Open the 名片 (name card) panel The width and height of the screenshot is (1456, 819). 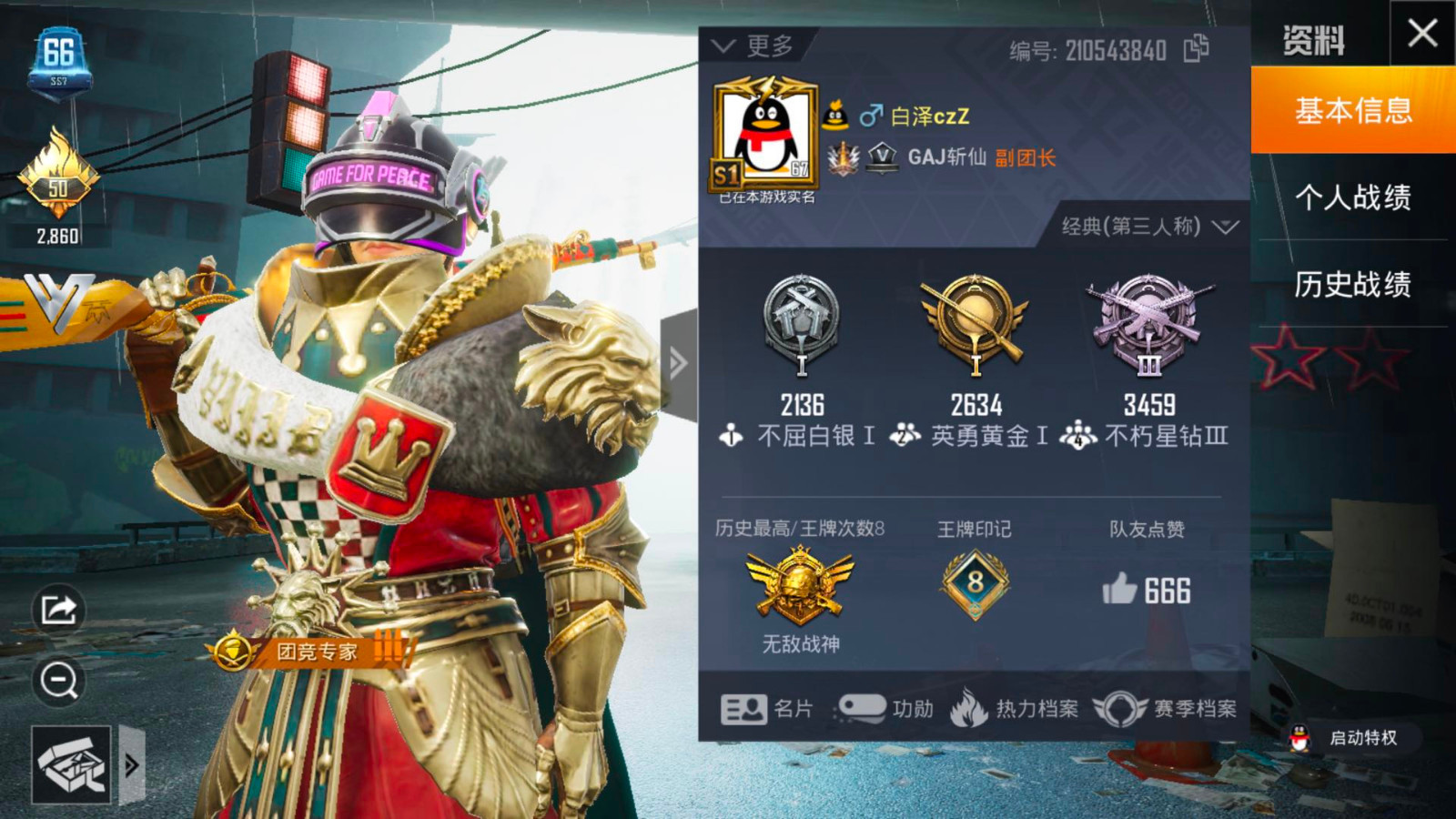(x=767, y=710)
